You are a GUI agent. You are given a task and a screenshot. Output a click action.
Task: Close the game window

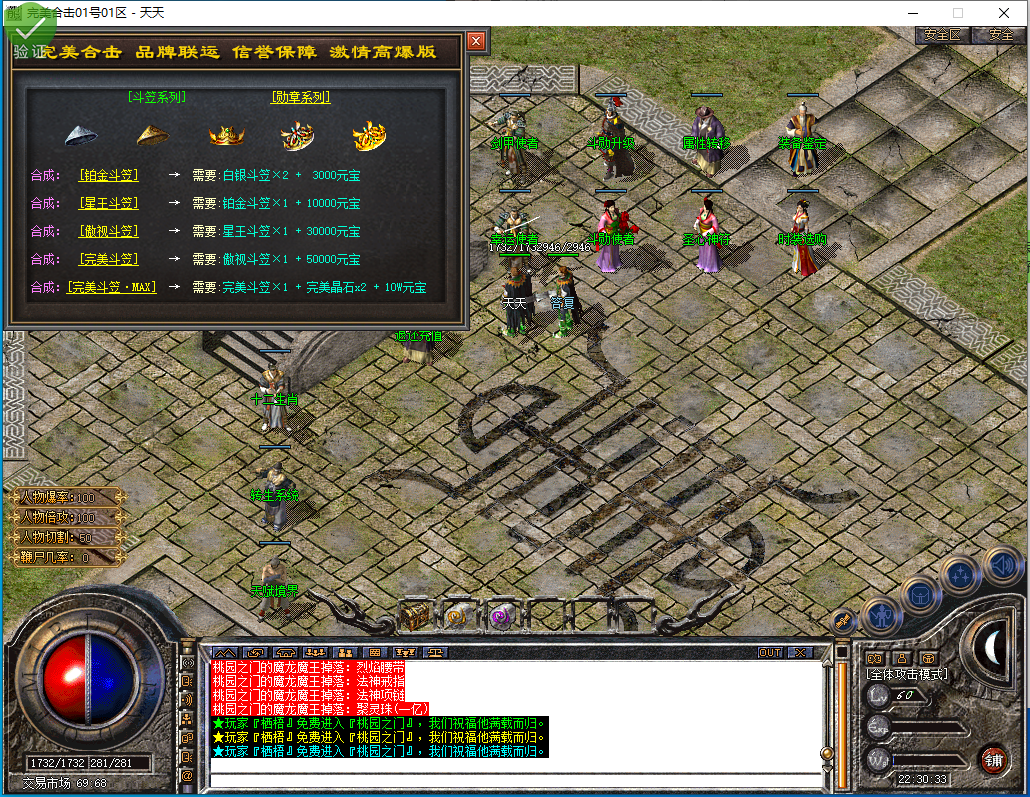[x=1003, y=13]
